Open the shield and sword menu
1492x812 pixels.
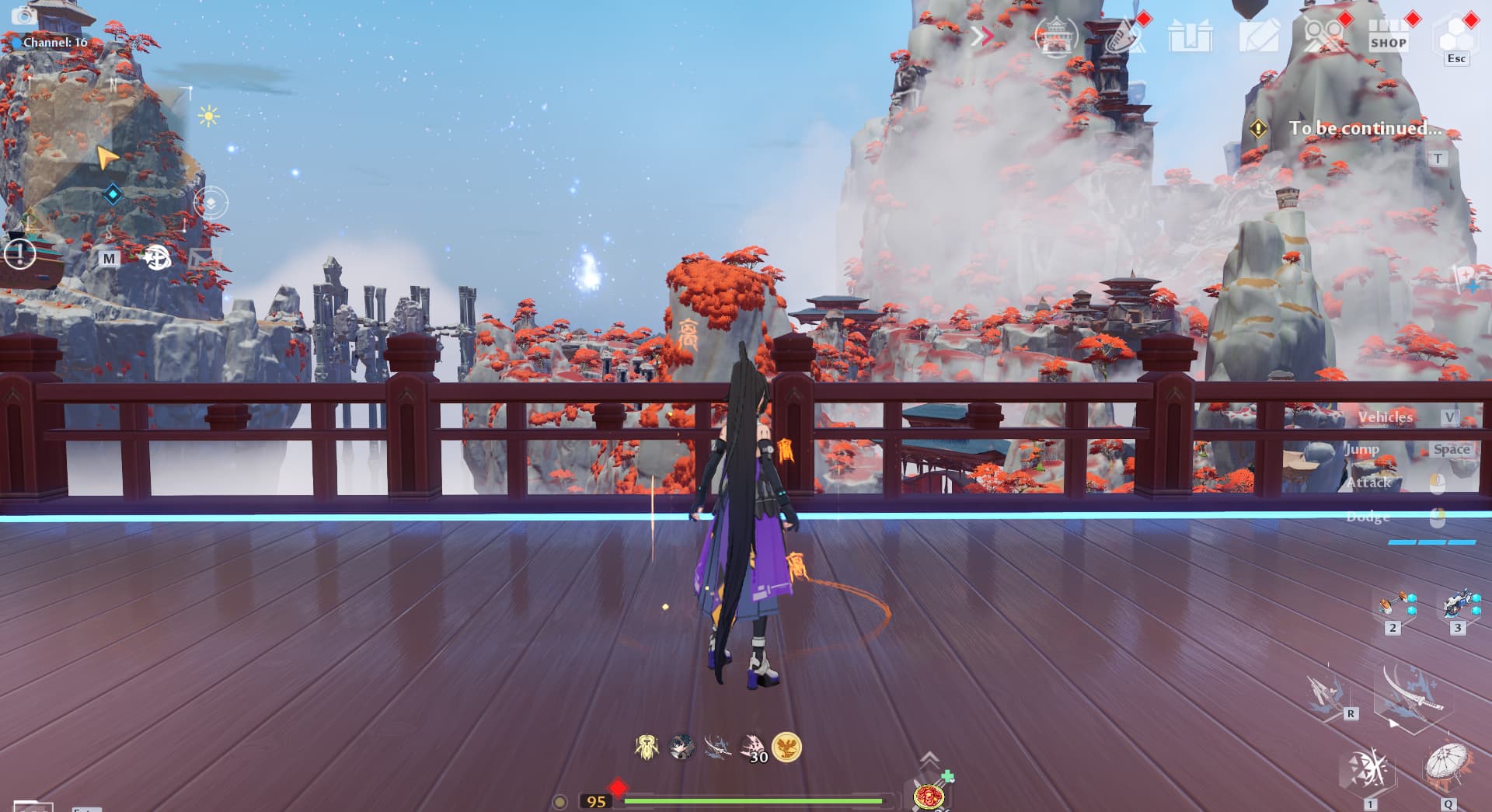(x=1124, y=36)
